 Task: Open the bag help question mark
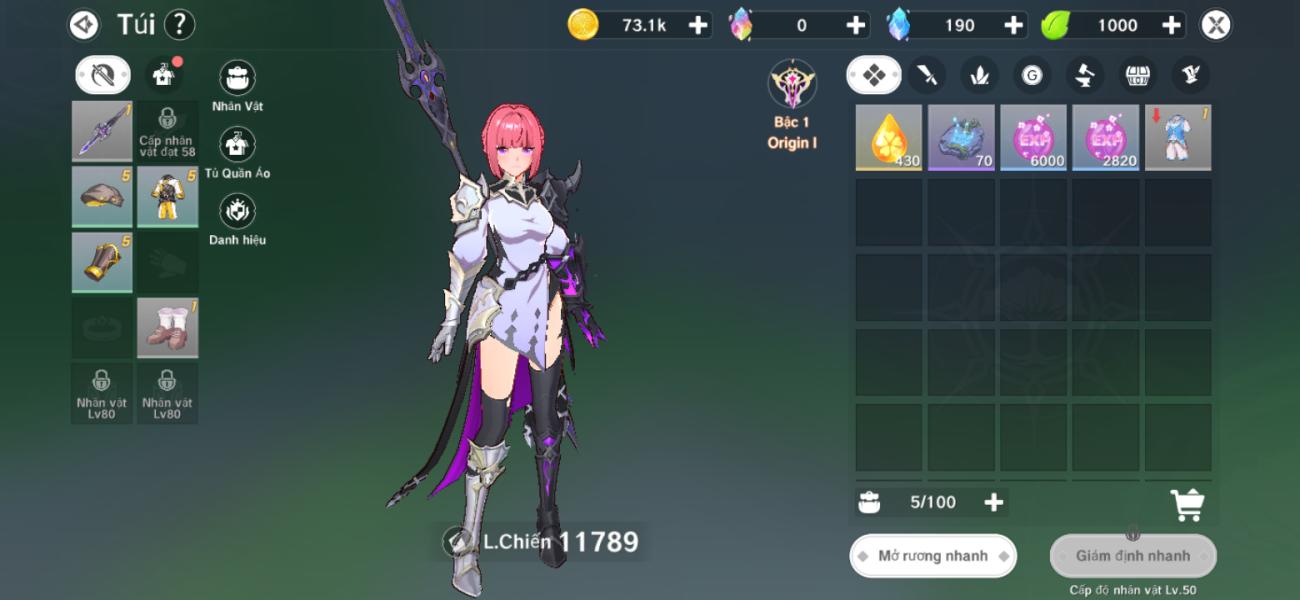coord(179,24)
